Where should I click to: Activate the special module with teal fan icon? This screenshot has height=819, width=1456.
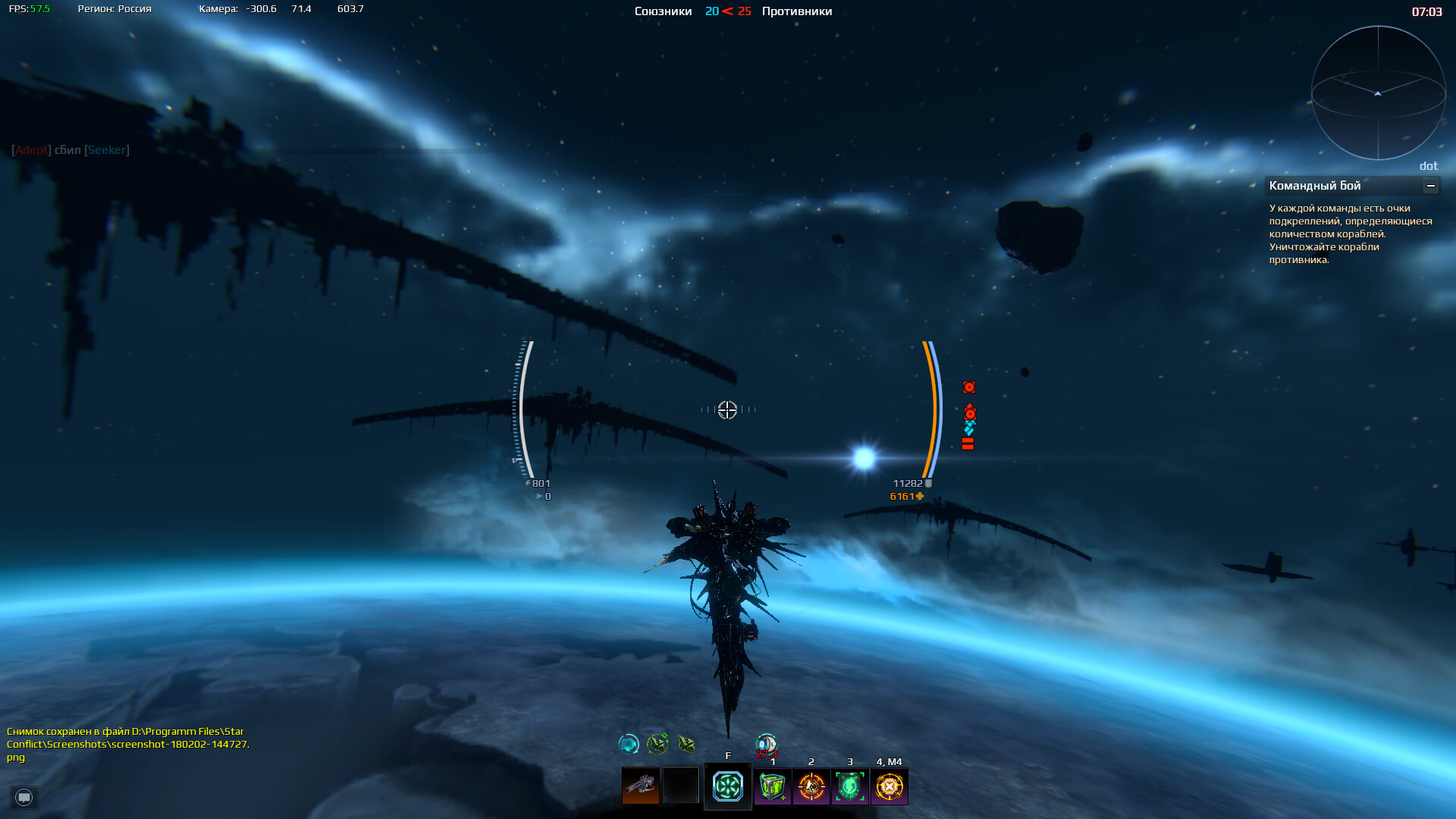(728, 786)
